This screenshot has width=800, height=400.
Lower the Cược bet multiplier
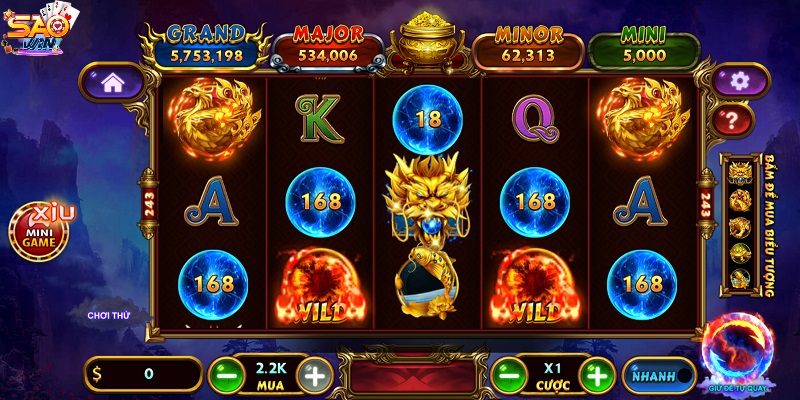tap(507, 376)
